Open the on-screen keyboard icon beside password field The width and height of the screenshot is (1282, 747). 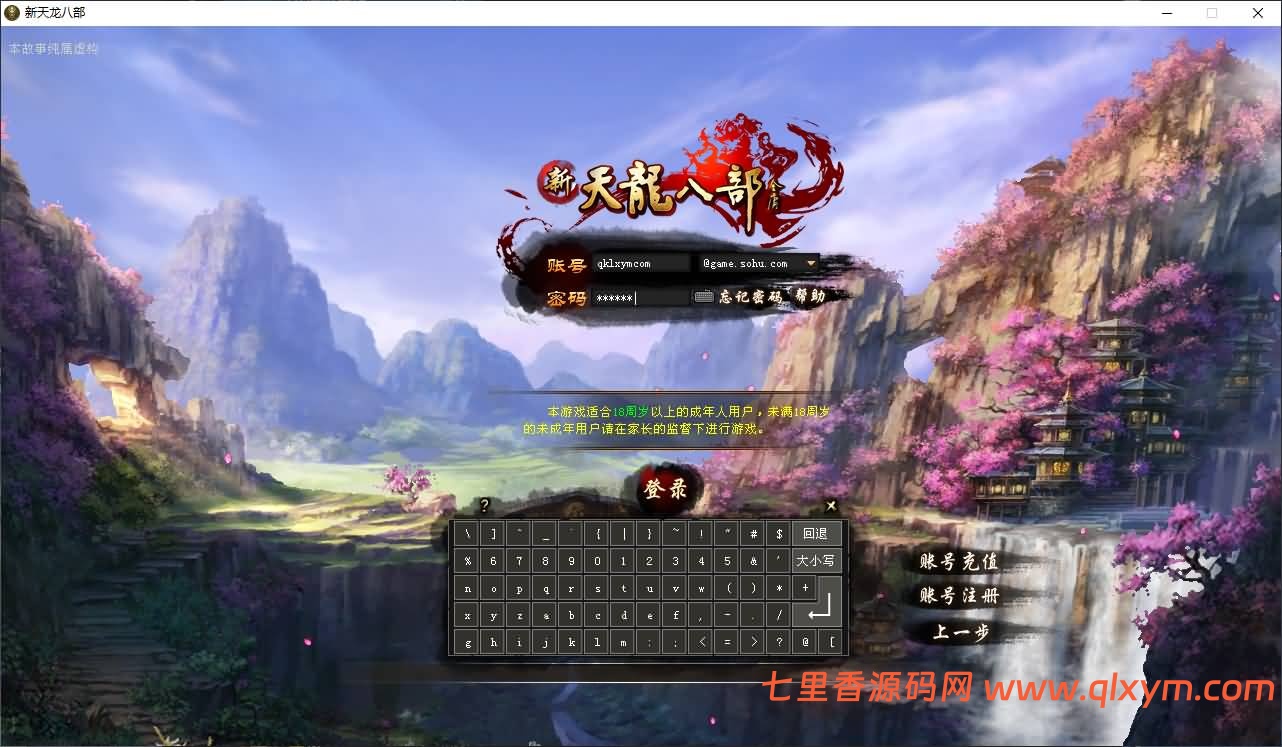point(703,296)
